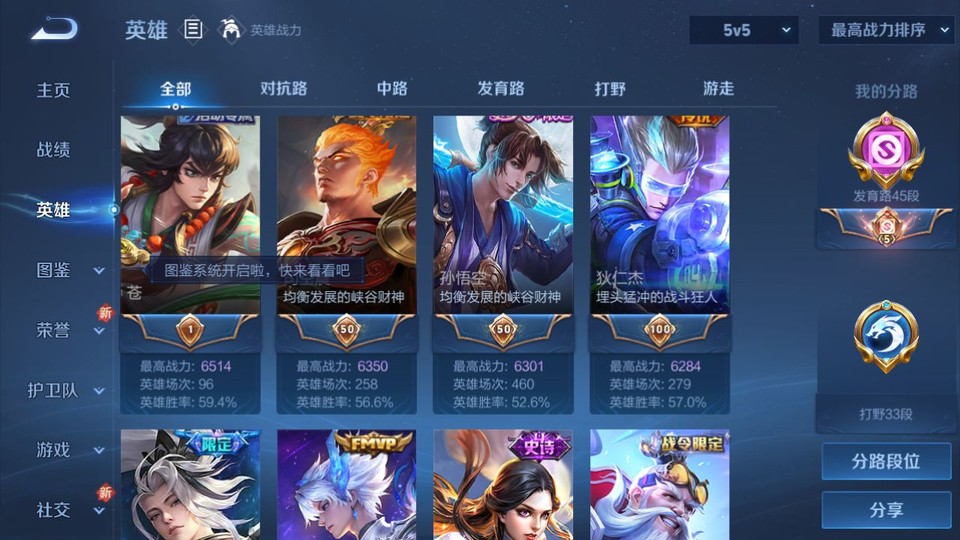Image resolution: width=960 pixels, height=540 pixels.
Task: Go back with the return arrow
Action: click(54, 29)
